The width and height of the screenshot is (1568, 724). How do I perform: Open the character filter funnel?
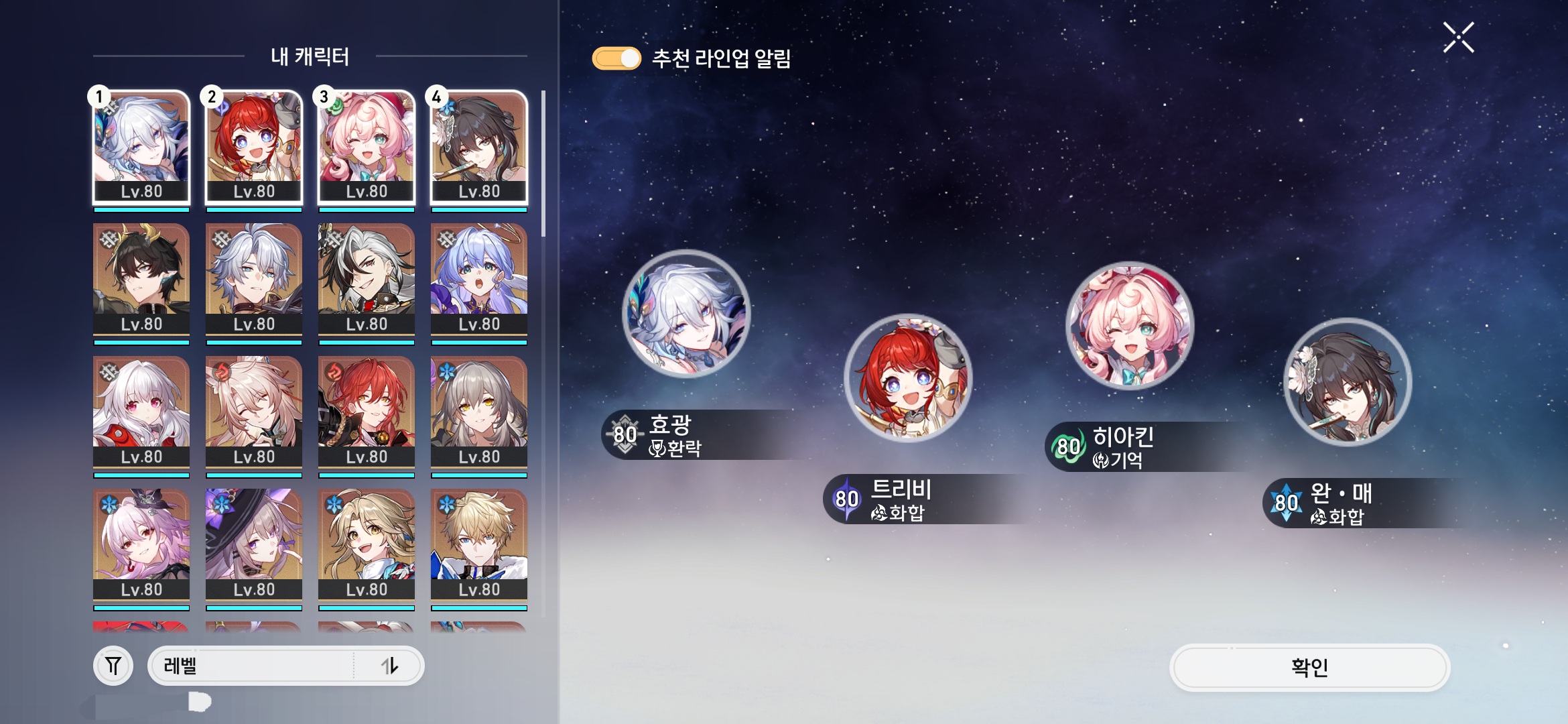[x=113, y=666]
